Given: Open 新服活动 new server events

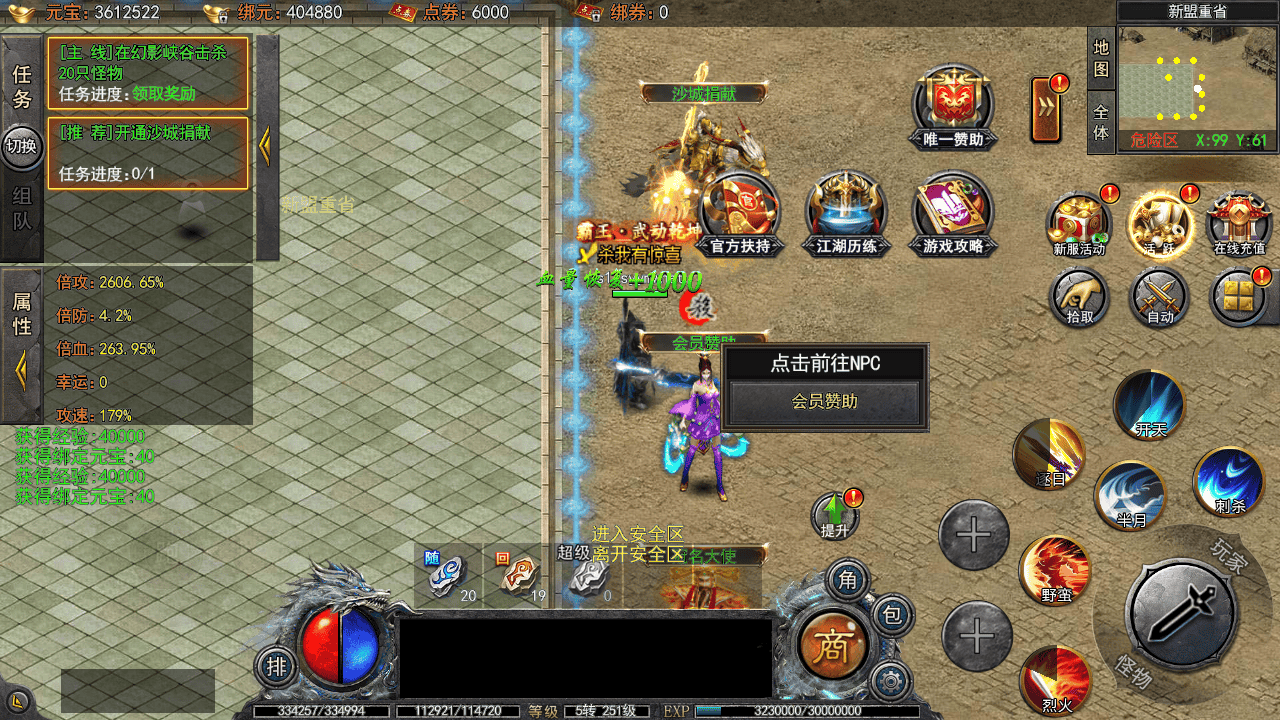Looking at the screenshot, I should [1079, 222].
